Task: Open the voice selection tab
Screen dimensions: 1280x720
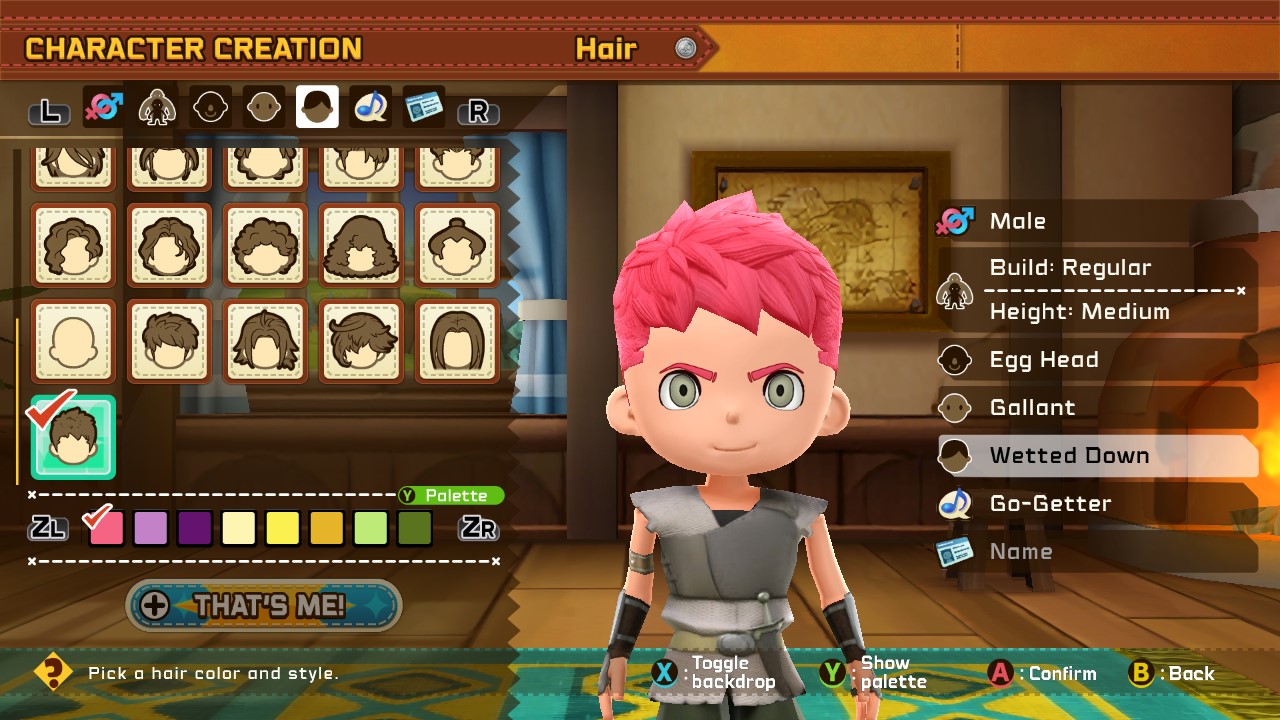Action: click(x=370, y=107)
